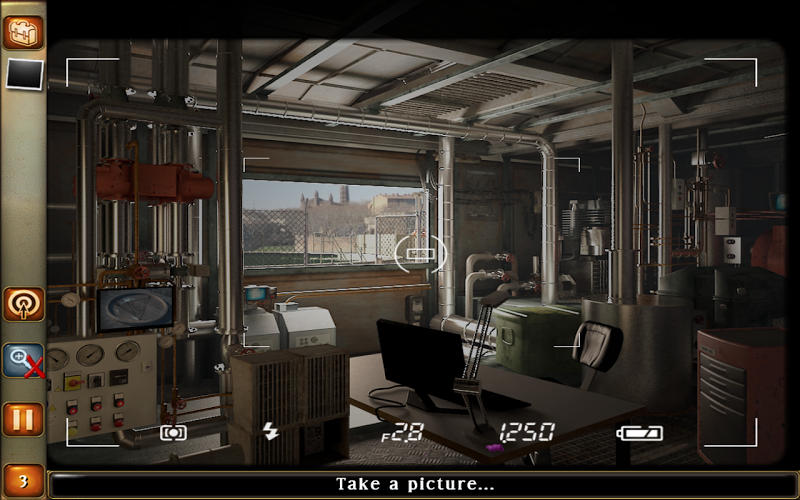Click the orange number 3 counter button
This screenshot has height=500, width=800.
(23, 482)
